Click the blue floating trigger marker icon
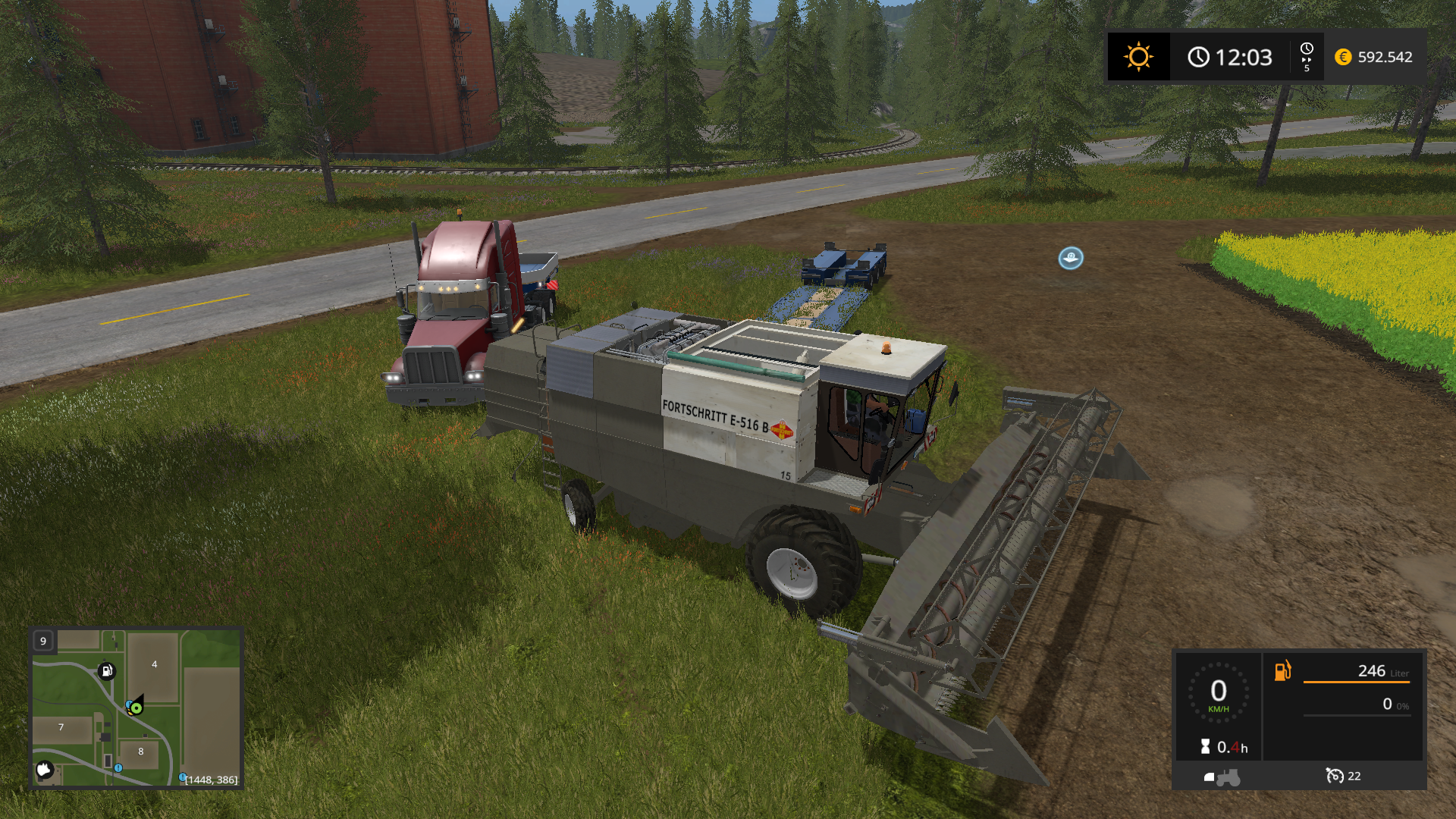This screenshot has height=819, width=1456. pyautogui.click(x=1071, y=259)
